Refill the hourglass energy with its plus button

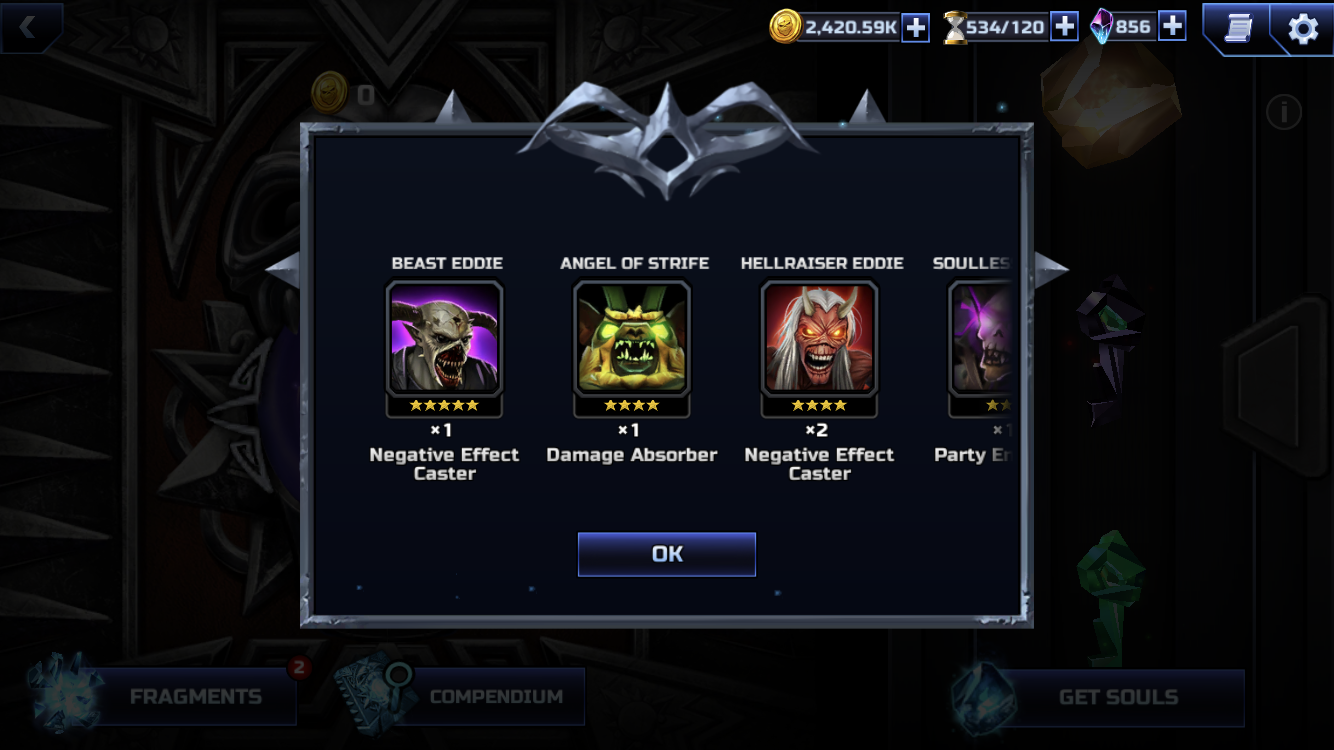[1064, 27]
